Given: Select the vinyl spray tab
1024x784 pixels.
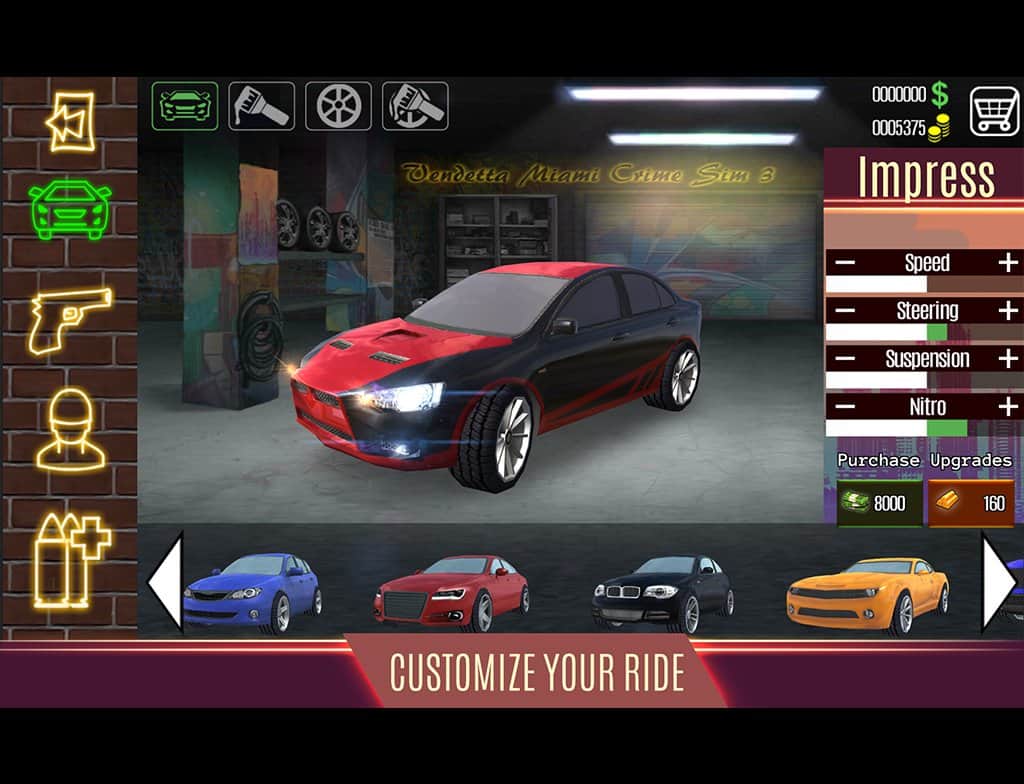Looking at the screenshot, I should point(414,106).
